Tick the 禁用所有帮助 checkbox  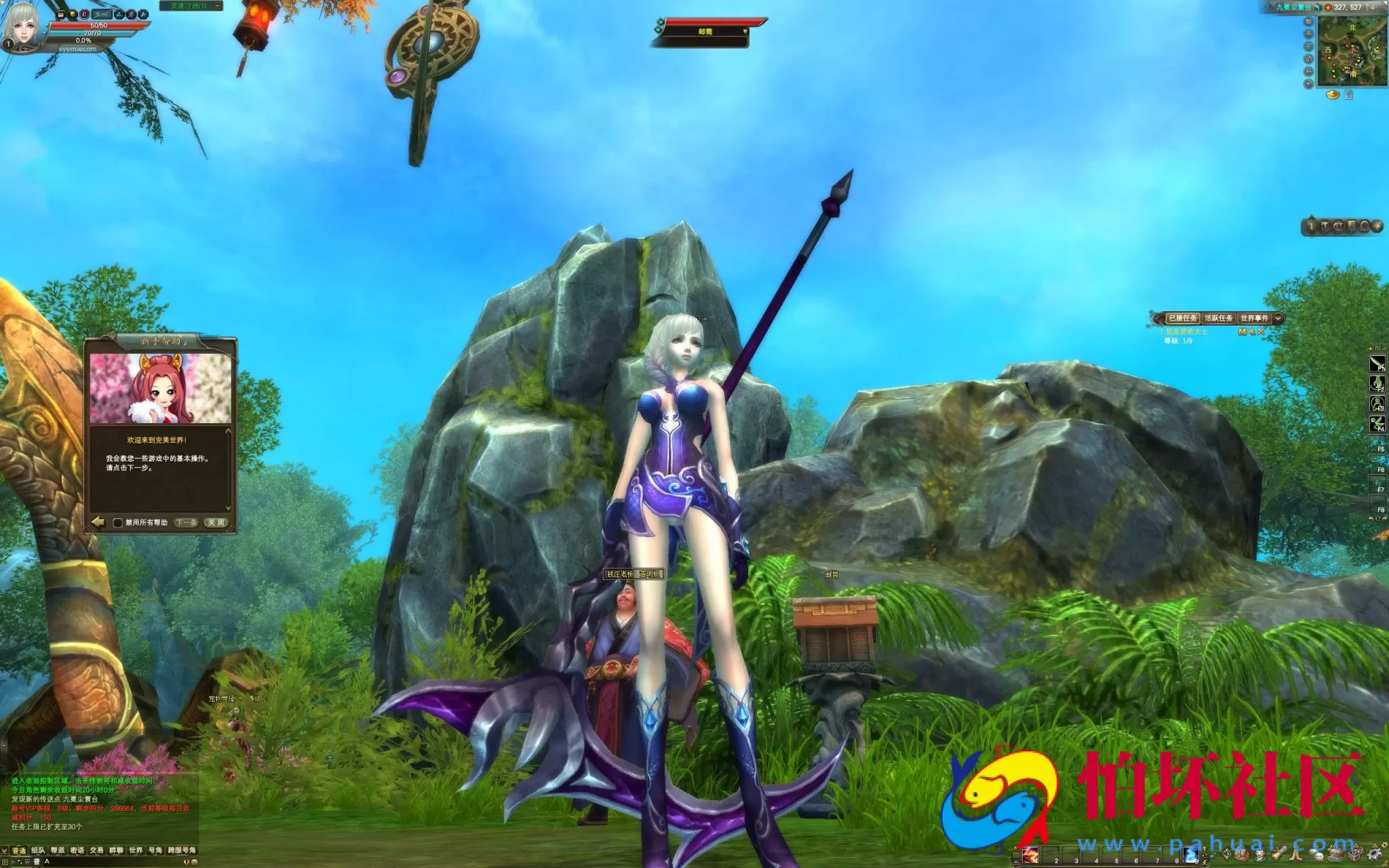click(118, 523)
